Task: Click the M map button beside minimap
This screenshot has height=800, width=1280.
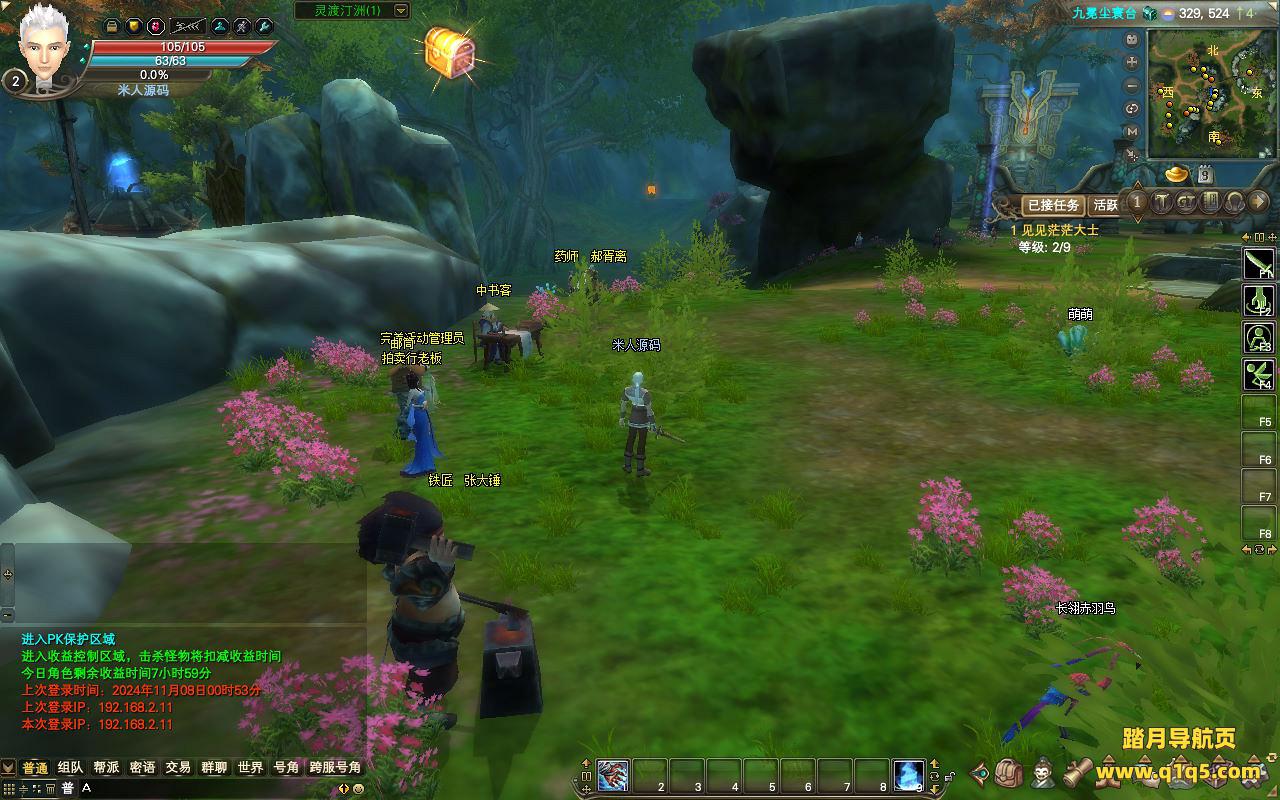Action: coord(1132,132)
